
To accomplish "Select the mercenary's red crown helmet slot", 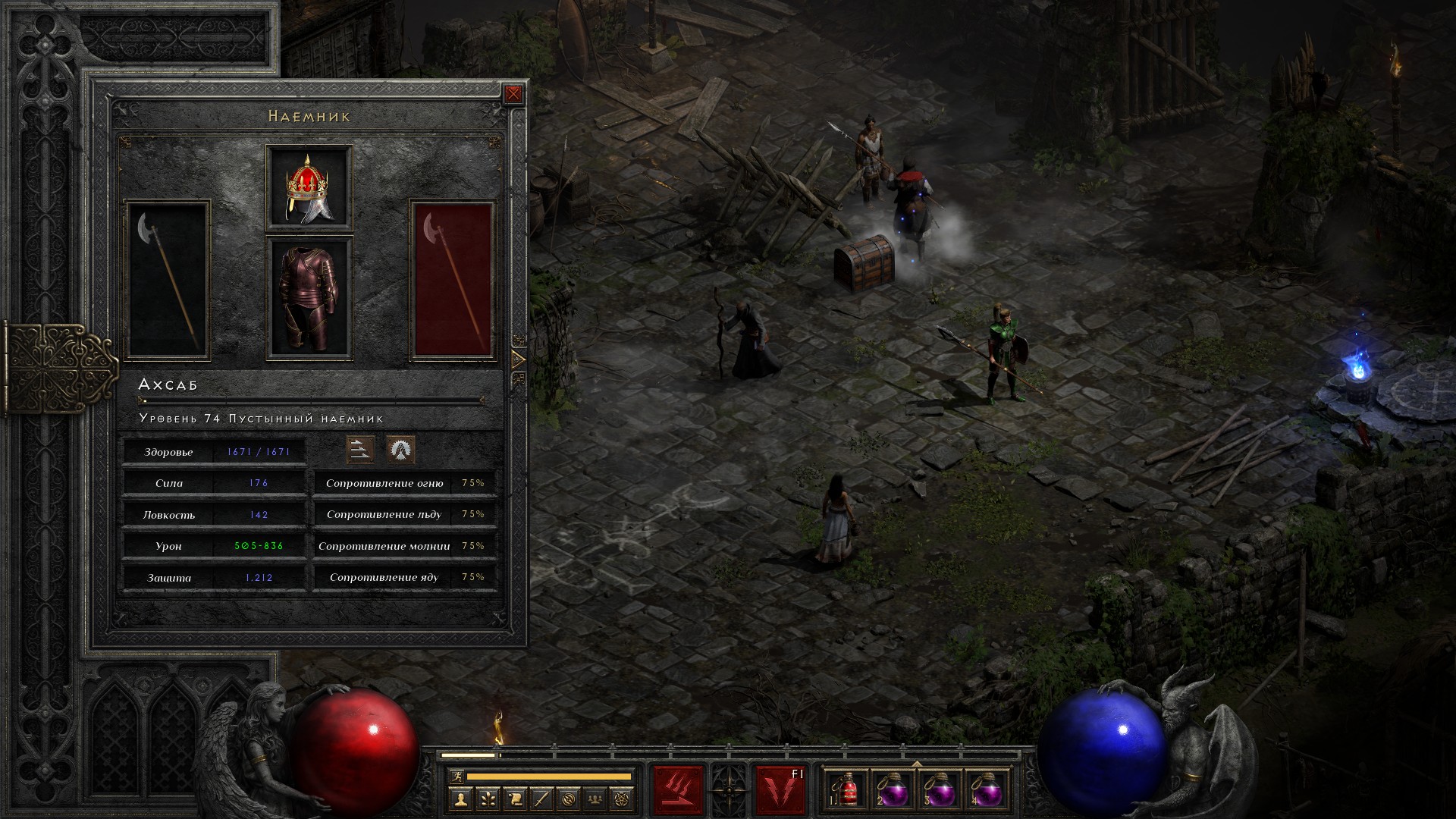I will 309,187.
